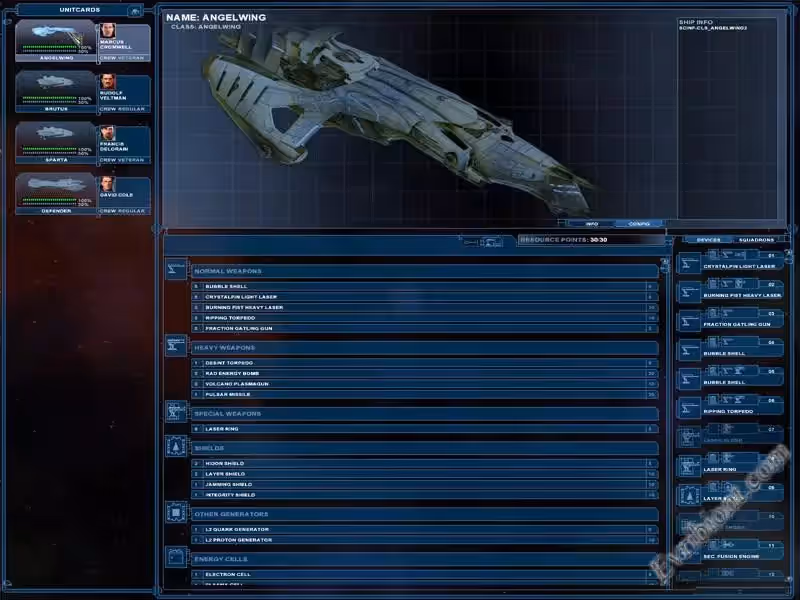Select the Pulsar Missile row
This screenshot has width=800, height=600.
pos(420,394)
